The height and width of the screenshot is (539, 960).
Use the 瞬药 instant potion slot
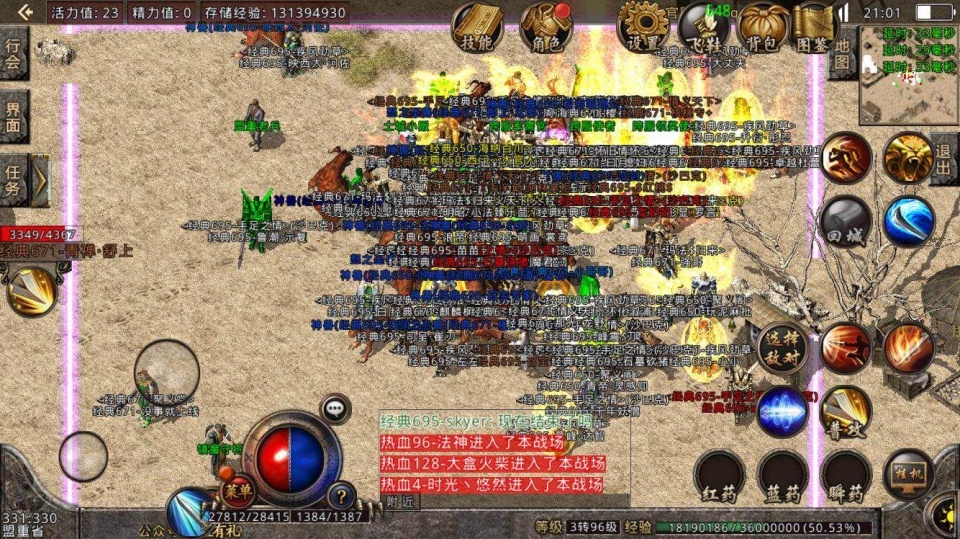(845, 476)
